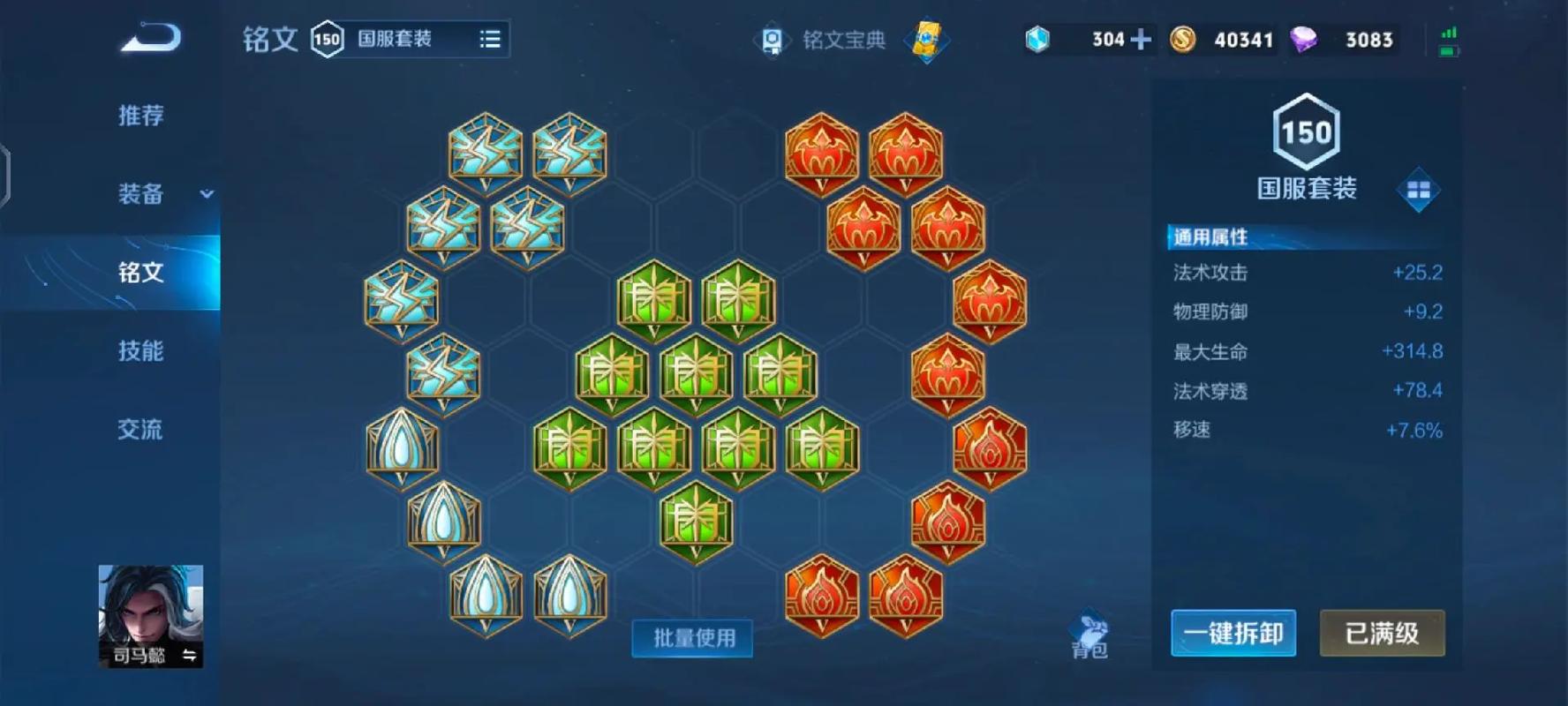
Task: Tap the plus to add rune fragments
Action: (1142, 40)
